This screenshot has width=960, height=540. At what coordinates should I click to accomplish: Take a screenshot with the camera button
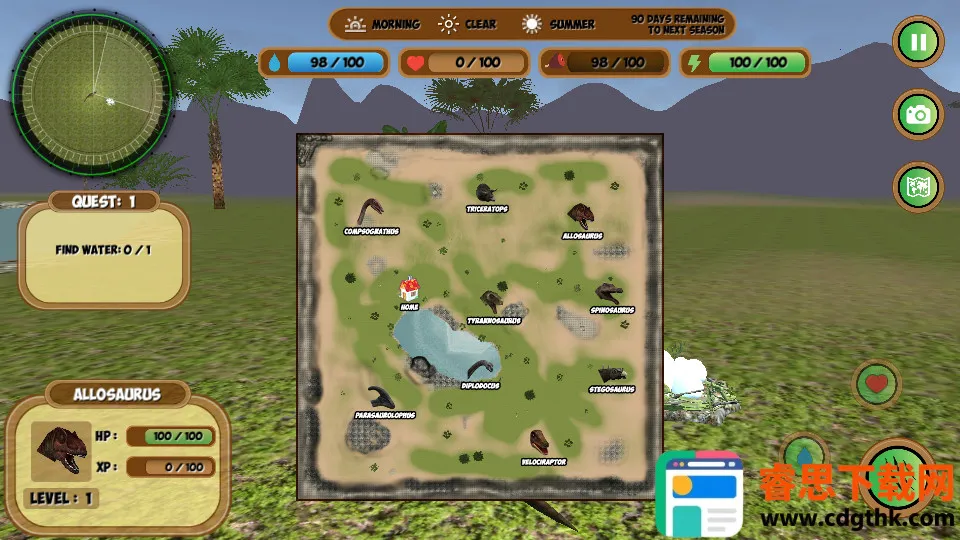coord(918,115)
